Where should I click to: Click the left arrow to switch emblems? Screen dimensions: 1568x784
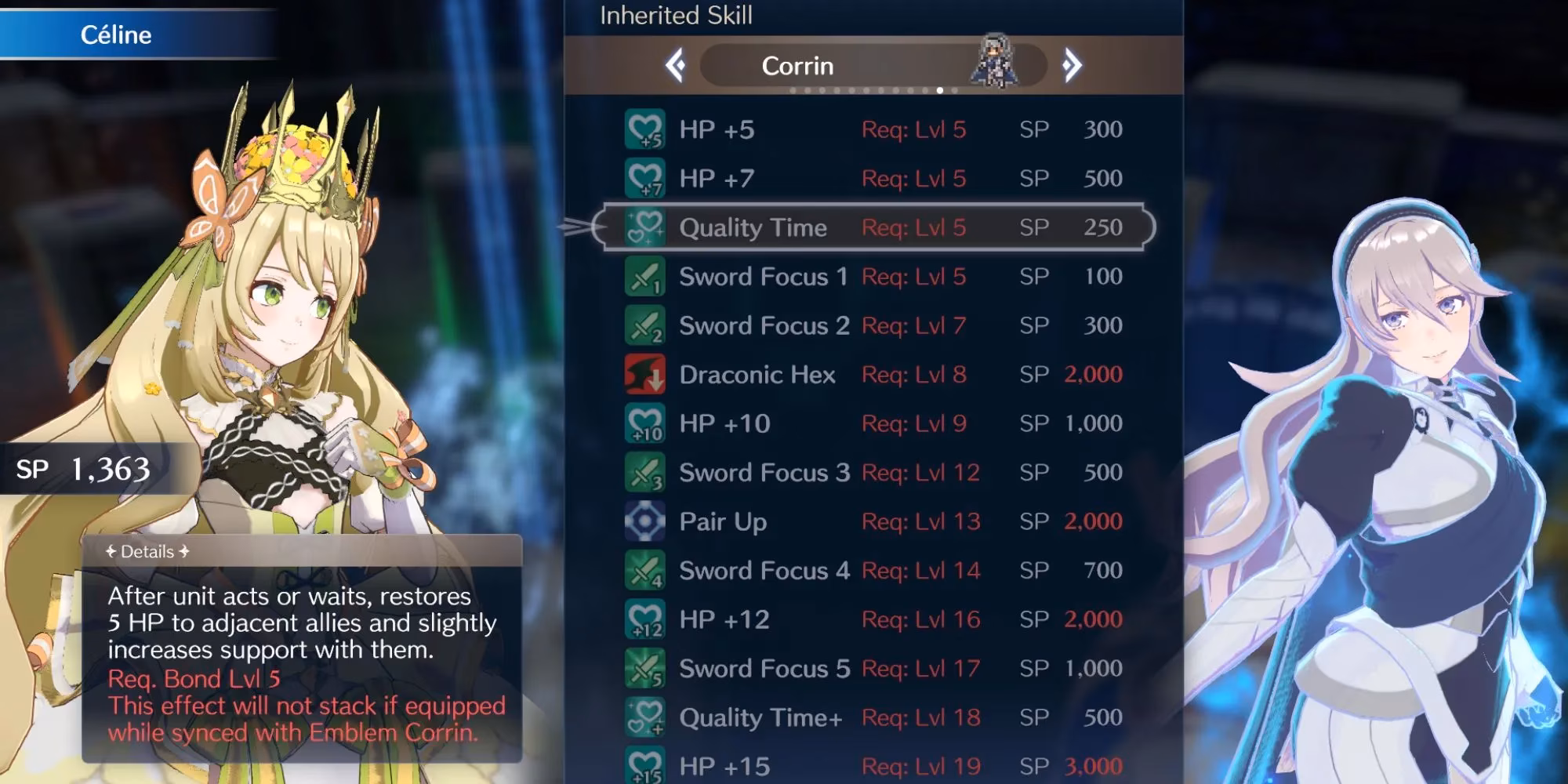(677, 66)
